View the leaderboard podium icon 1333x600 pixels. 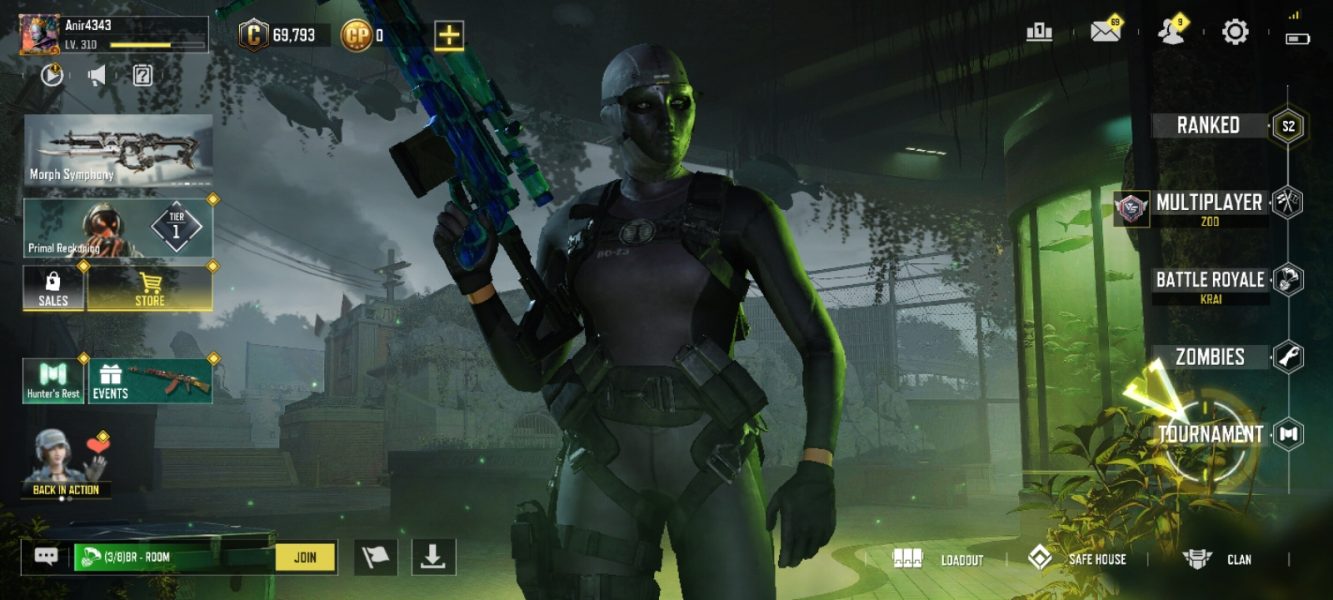click(1039, 32)
